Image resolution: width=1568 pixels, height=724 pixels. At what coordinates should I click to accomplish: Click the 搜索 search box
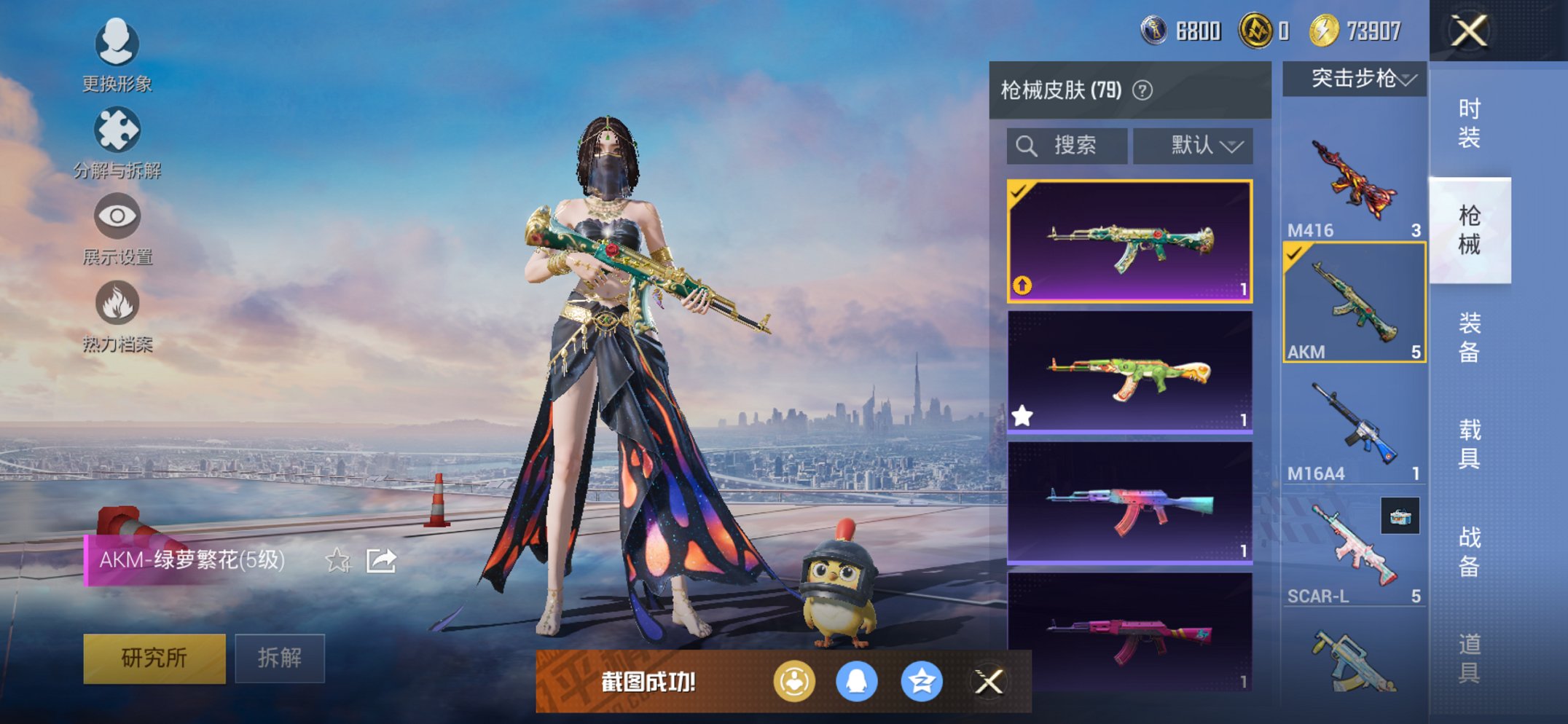1067,146
